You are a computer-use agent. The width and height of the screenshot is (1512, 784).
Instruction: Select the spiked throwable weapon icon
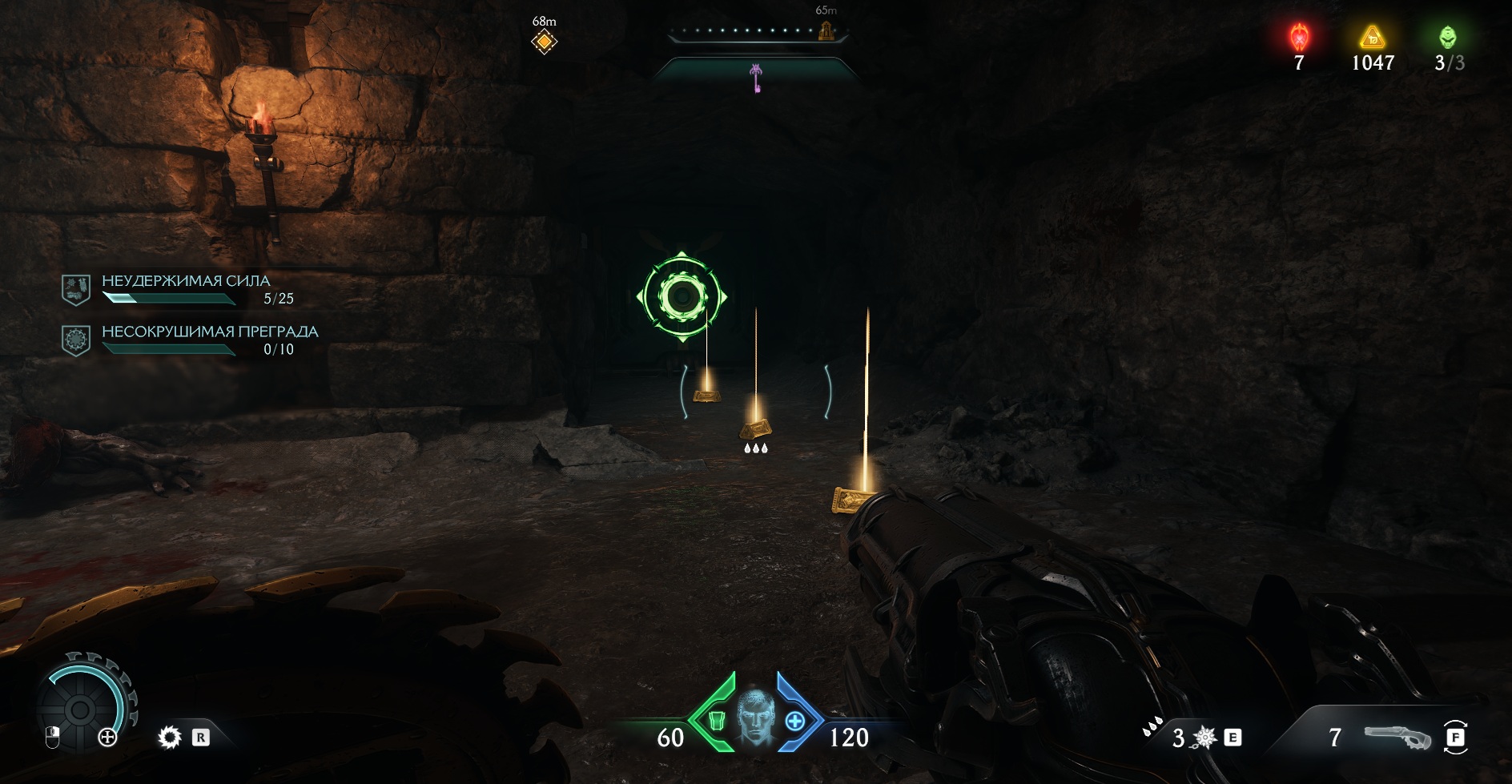click(1204, 737)
